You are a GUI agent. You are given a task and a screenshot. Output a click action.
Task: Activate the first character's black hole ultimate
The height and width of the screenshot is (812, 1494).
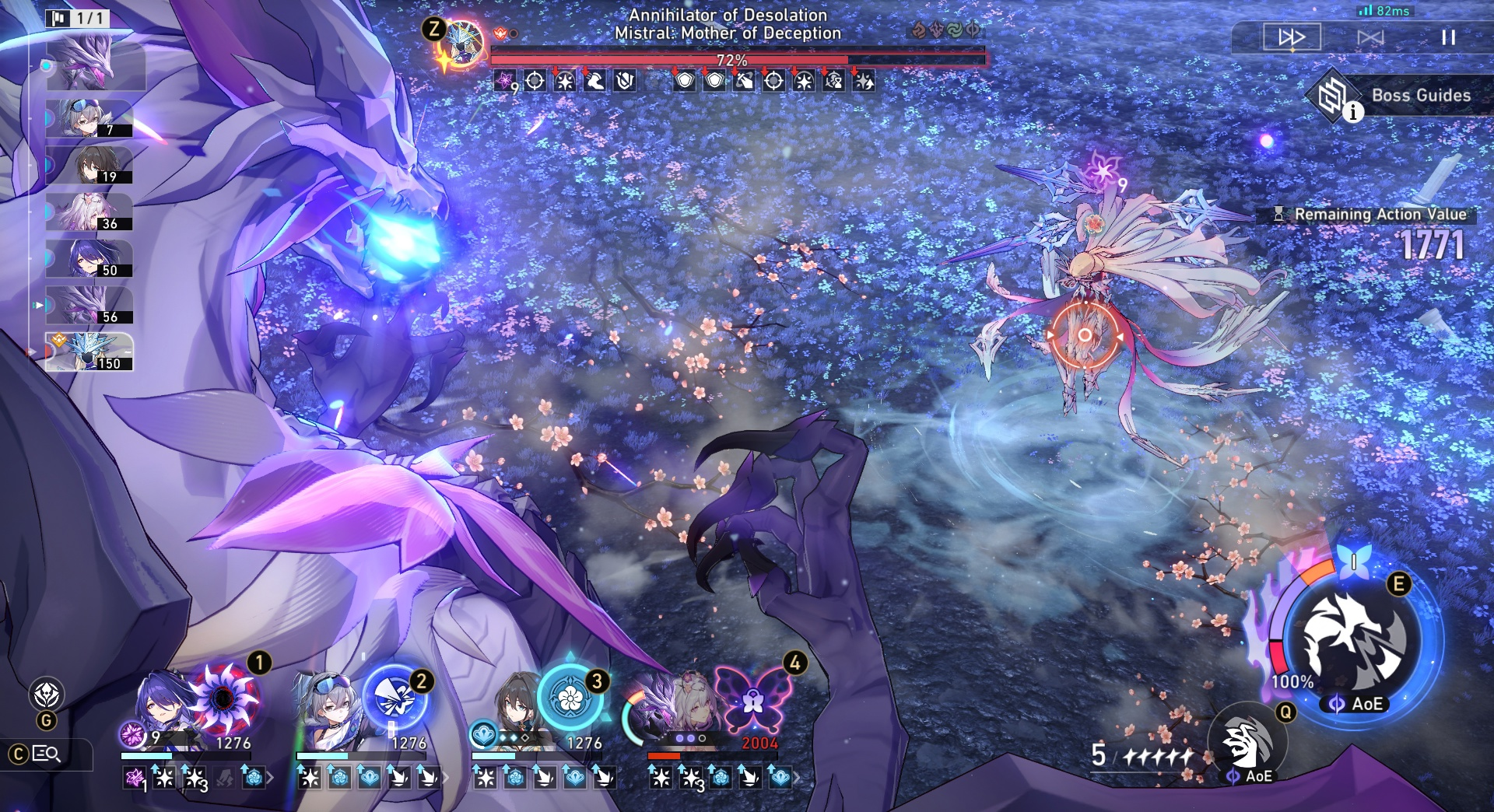tap(225, 698)
